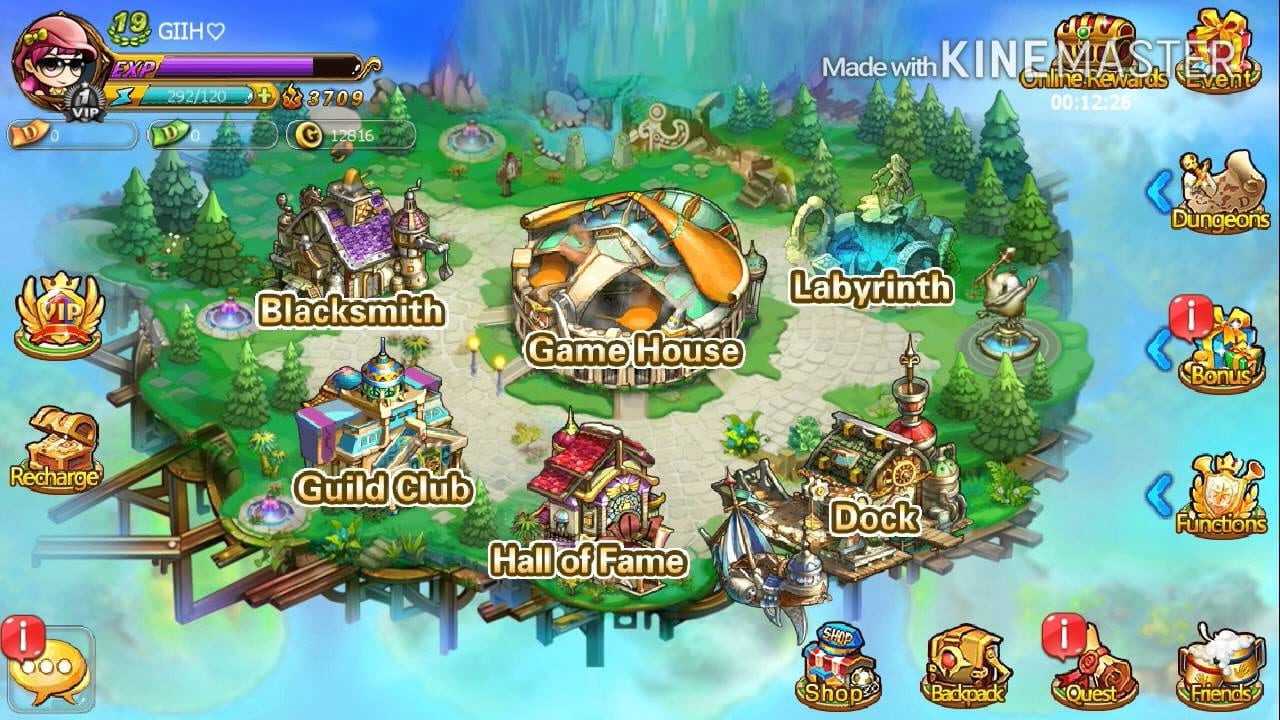Add energy with the plus button
Image resolution: width=1280 pixels, height=720 pixels.
tap(264, 96)
